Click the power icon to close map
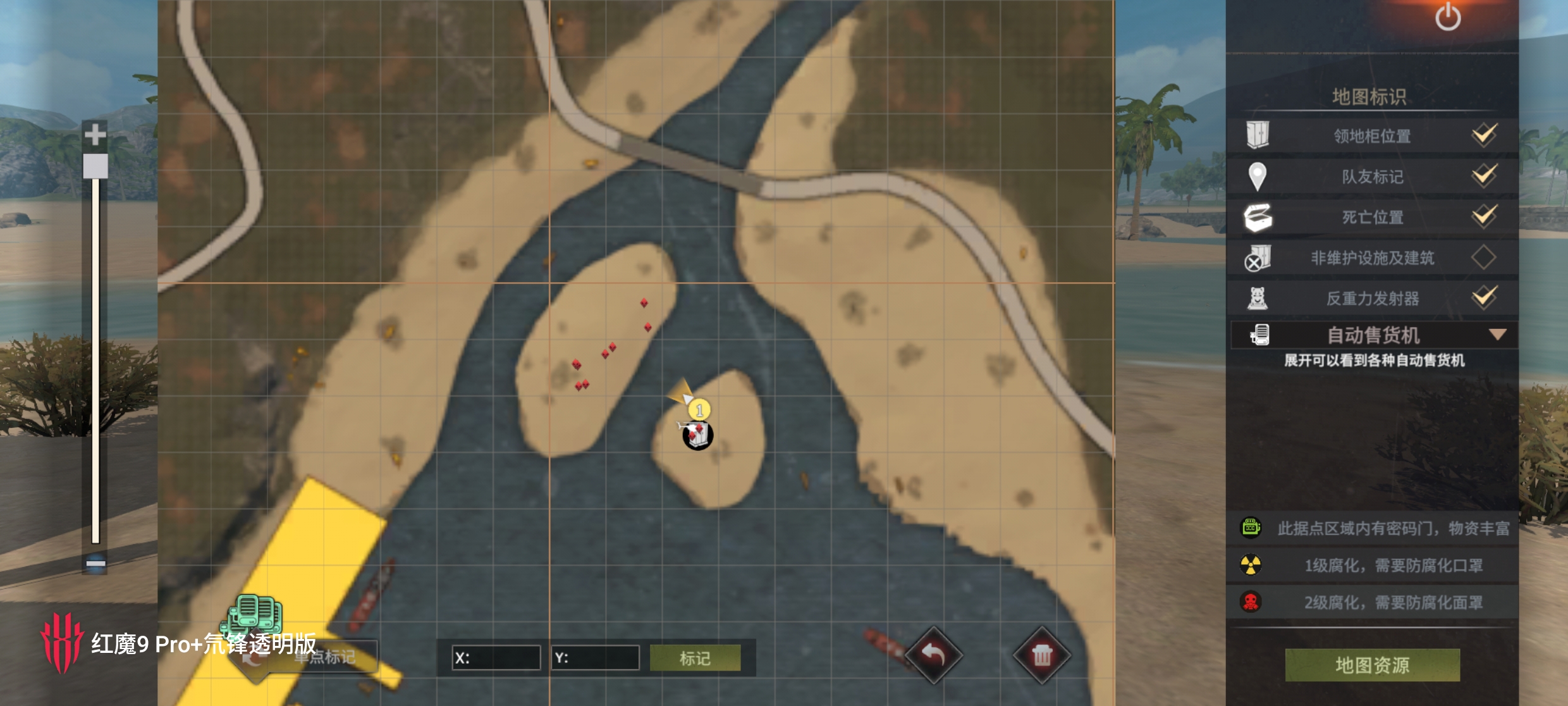 pos(1447,18)
